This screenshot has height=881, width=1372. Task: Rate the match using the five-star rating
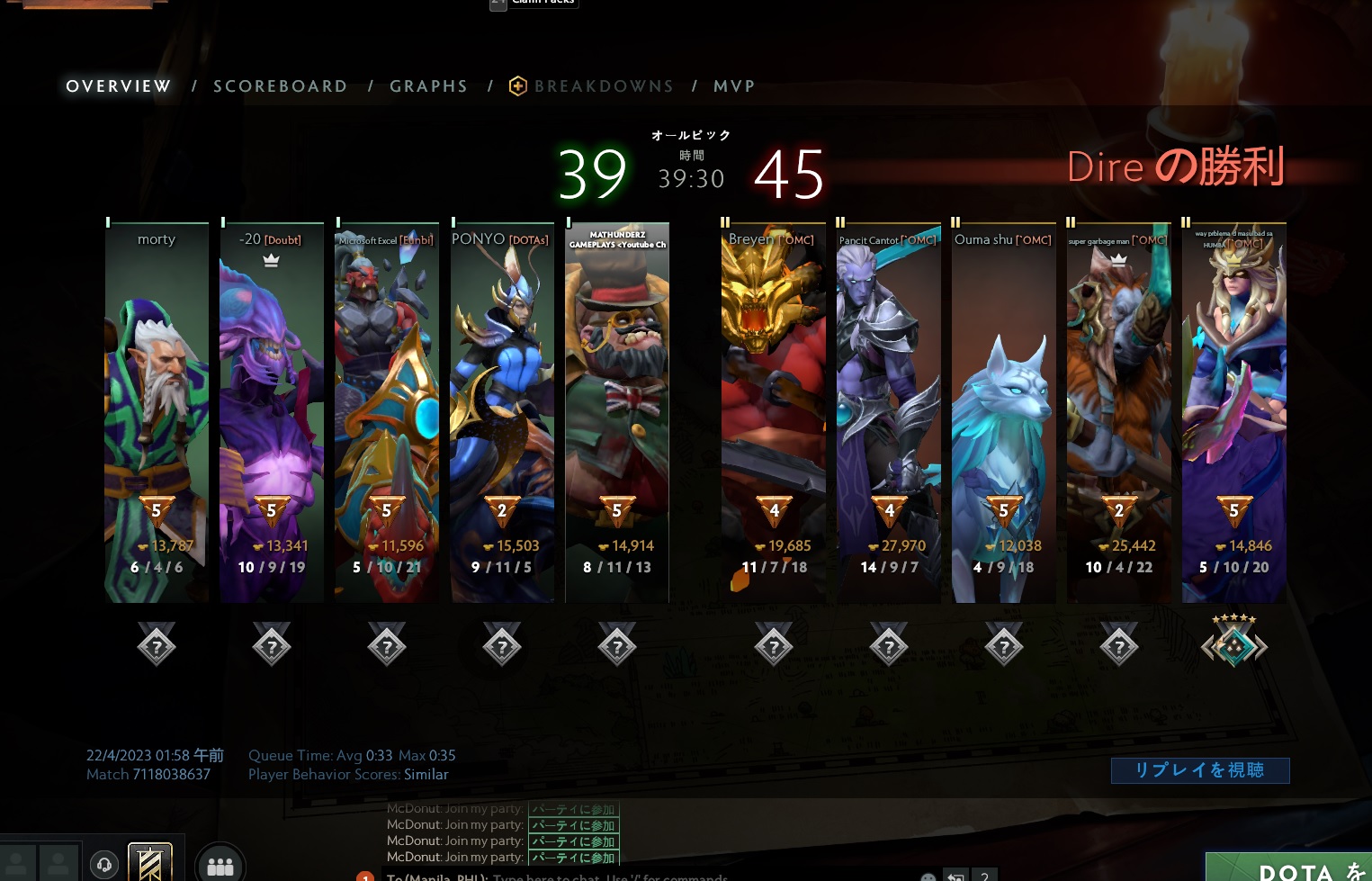point(1233,617)
